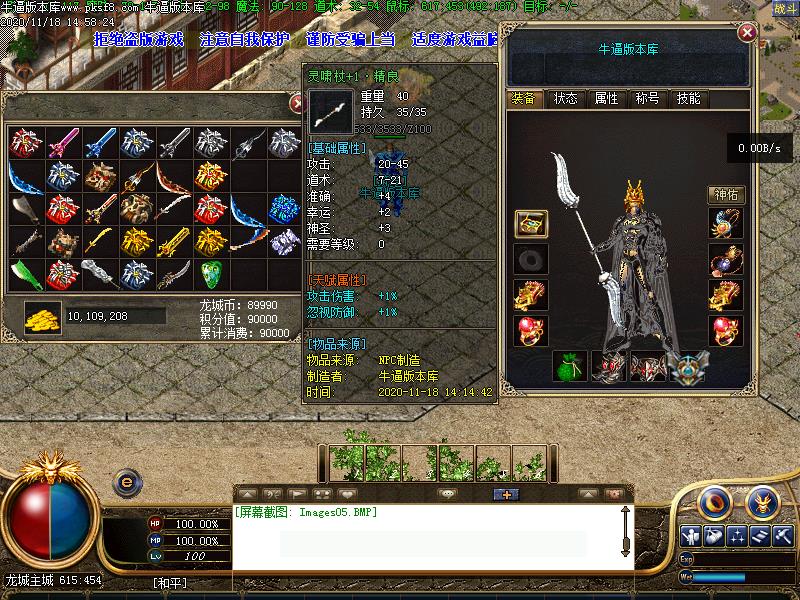Select the green broad blade in inventory
Screen dimensions: 800x600
tap(25, 273)
